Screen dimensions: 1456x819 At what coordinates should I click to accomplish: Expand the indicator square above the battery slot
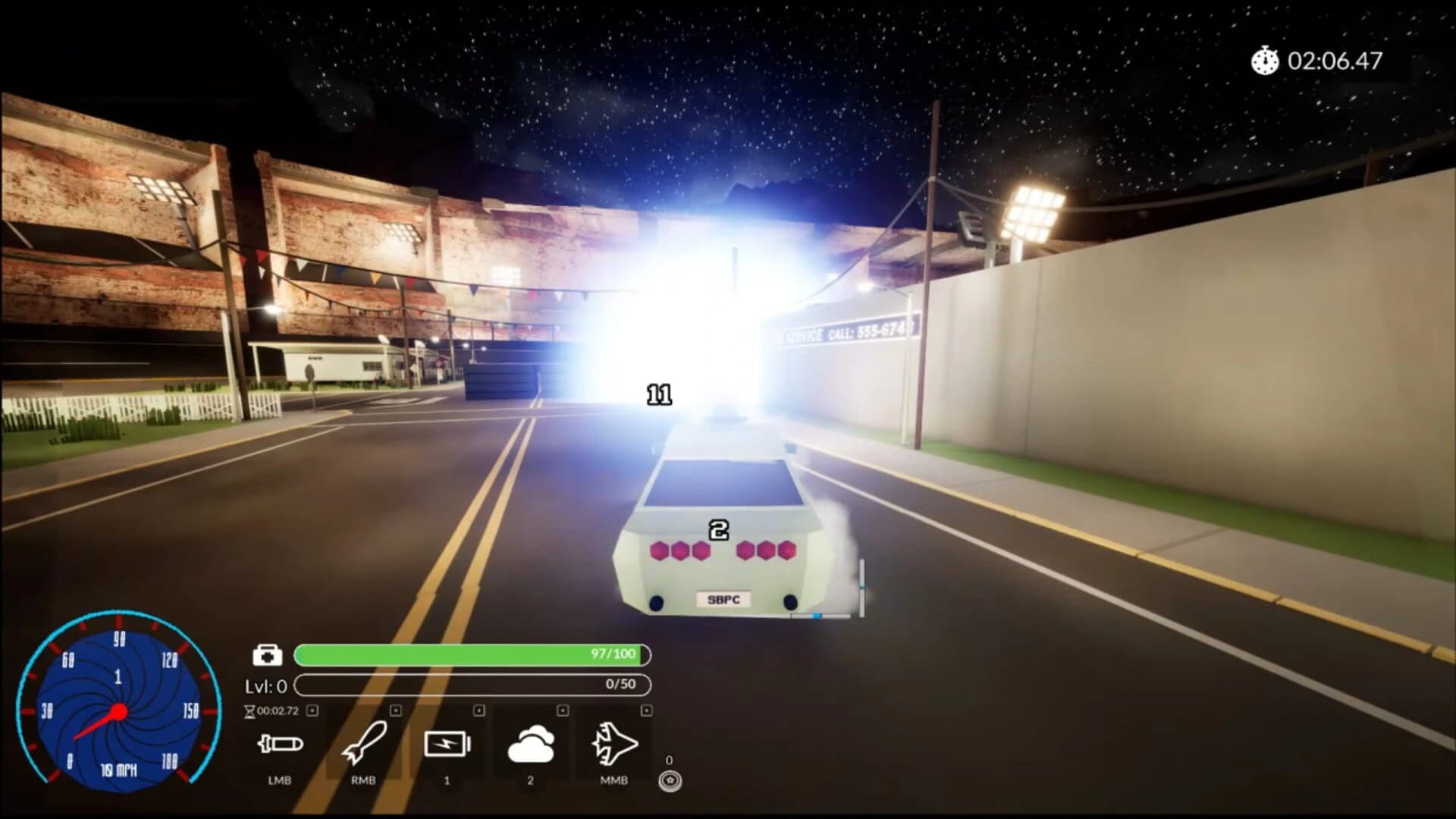[x=478, y=711]
